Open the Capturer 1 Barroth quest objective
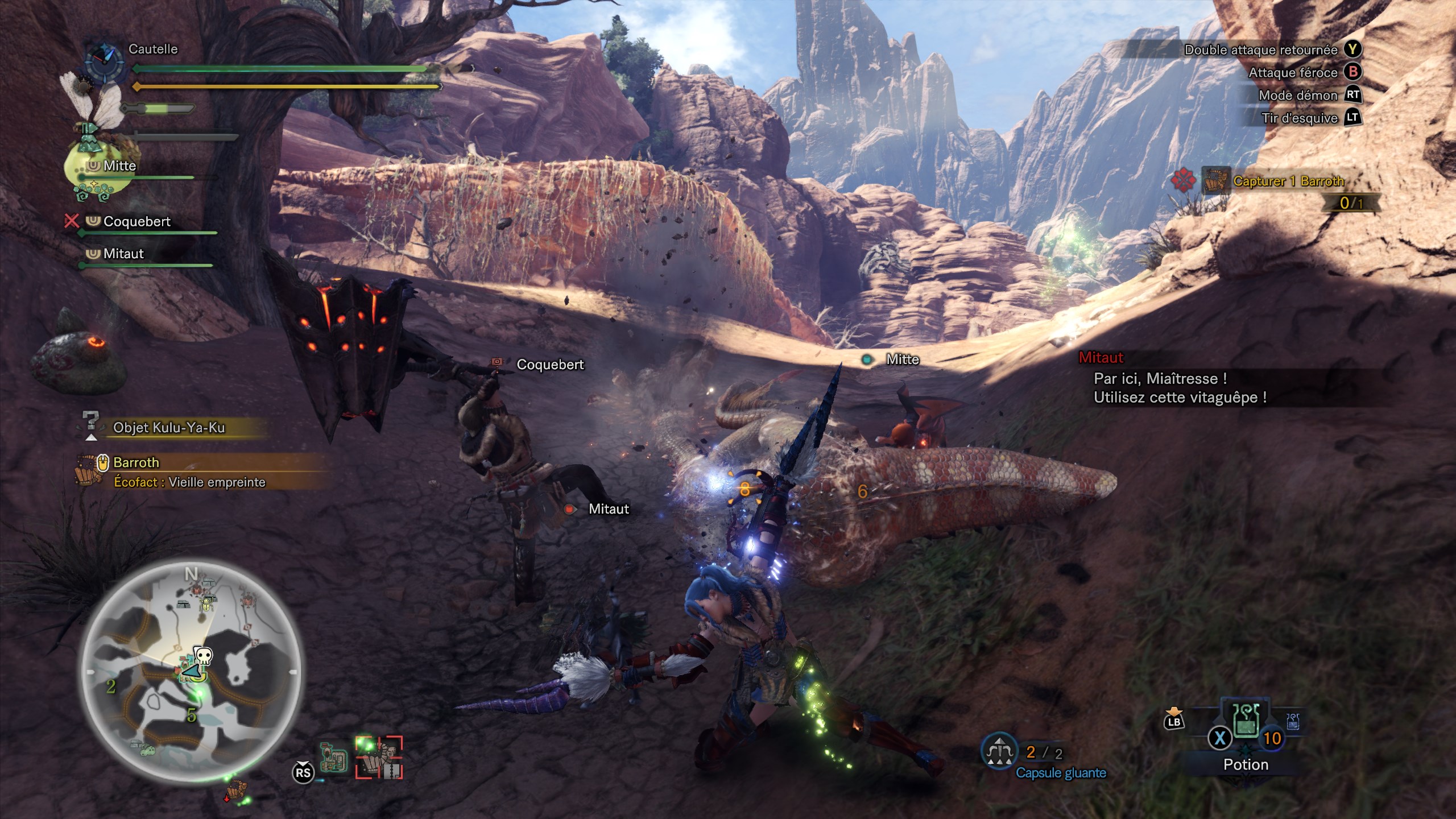The image size is (1456, 819). coord(1288,181)
